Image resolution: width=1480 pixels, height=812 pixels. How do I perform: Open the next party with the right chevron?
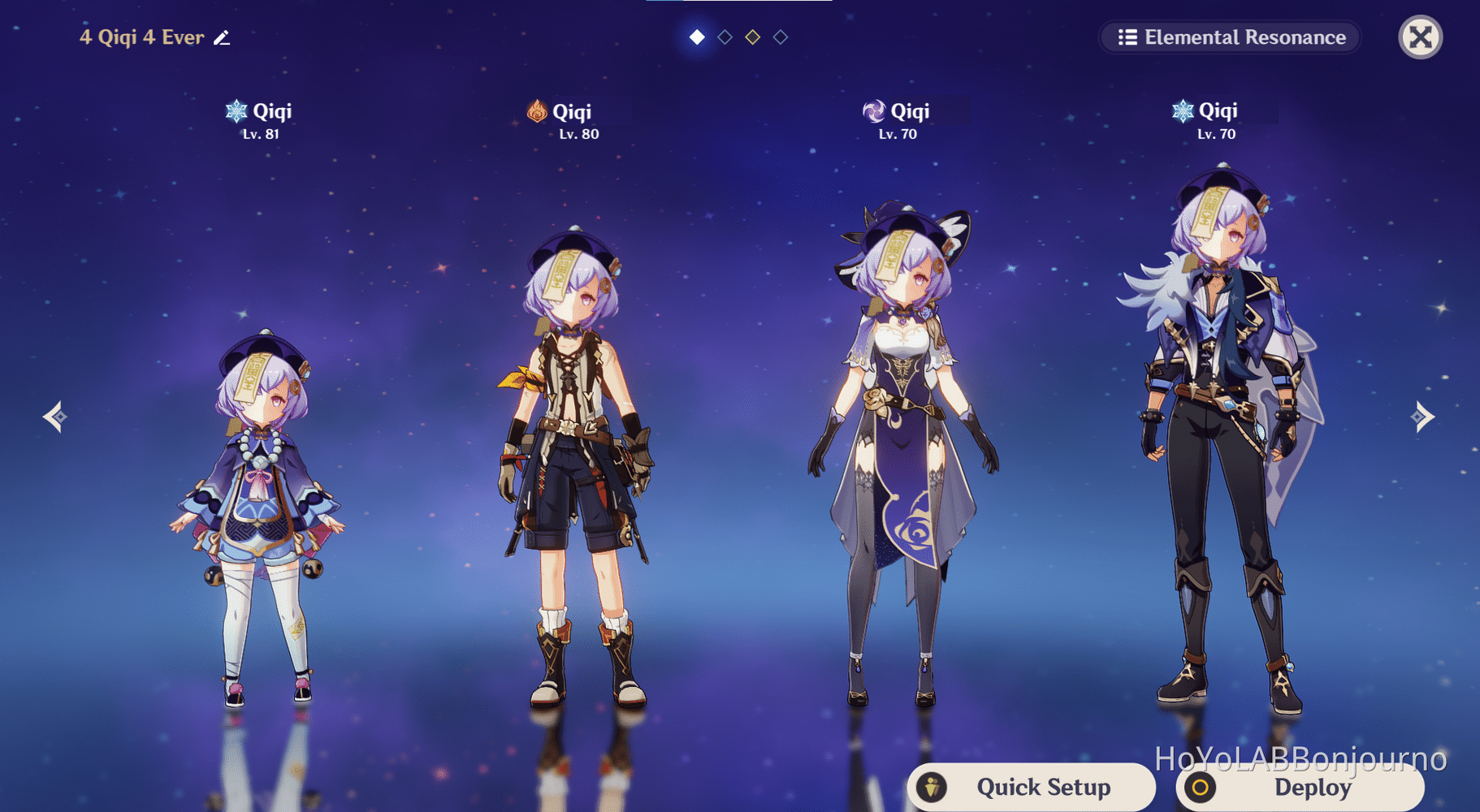pyautogui.click(x=1424, y=416)
